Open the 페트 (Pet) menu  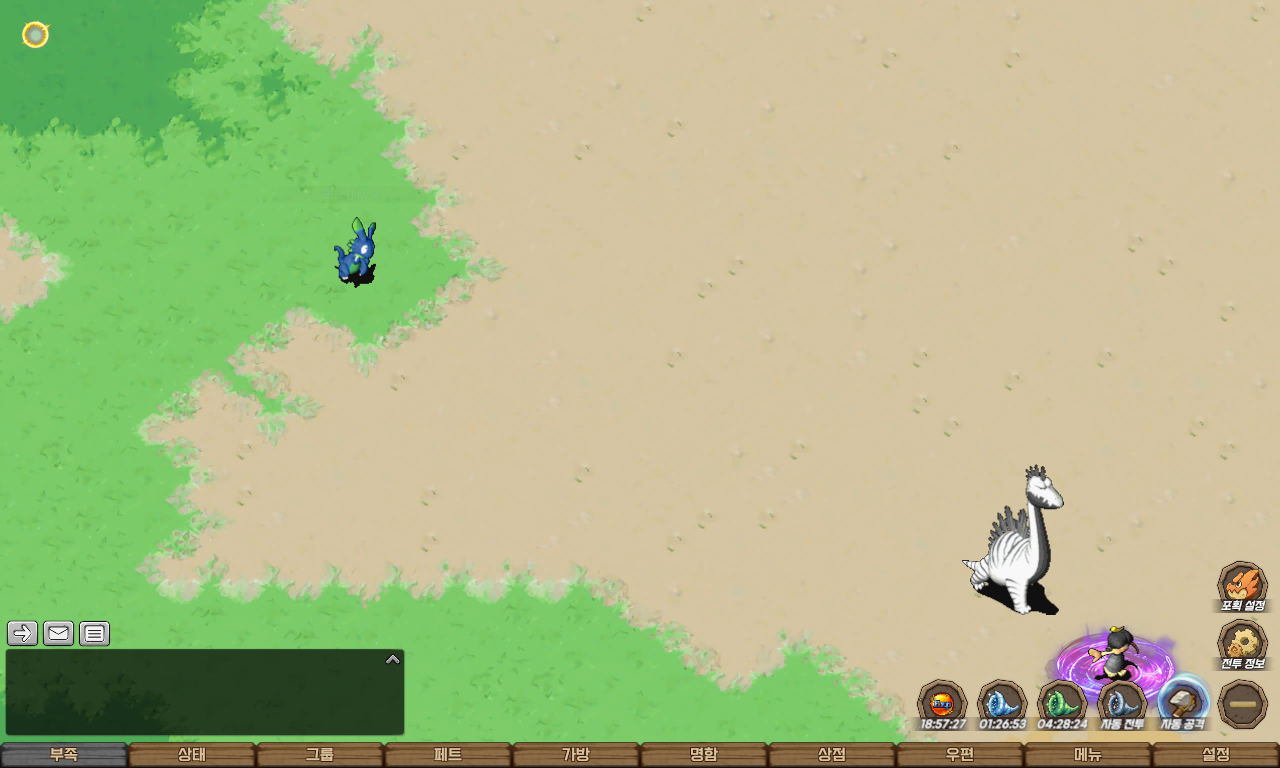click(448, 755)
